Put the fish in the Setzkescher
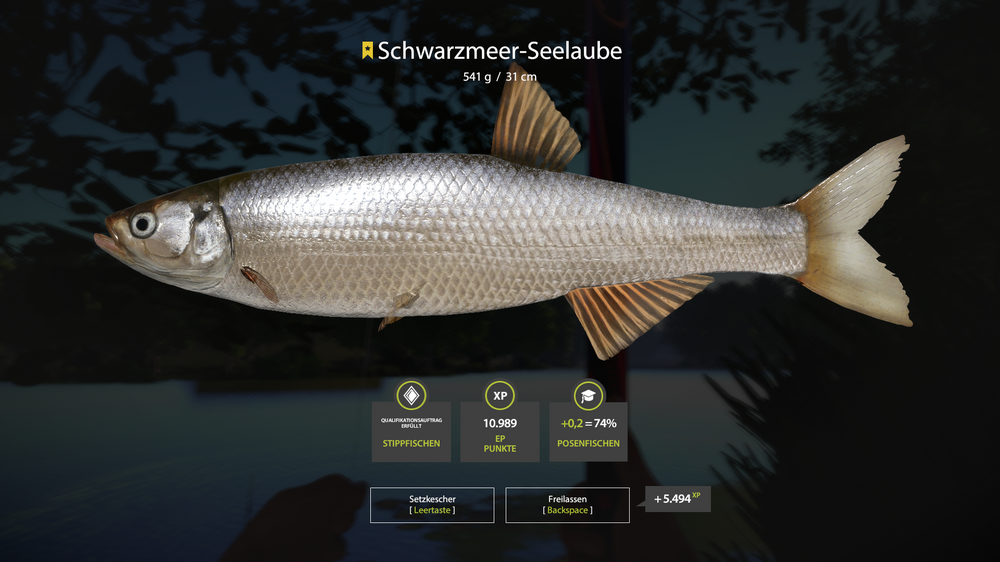1000x562 pixels. [432, 504]
